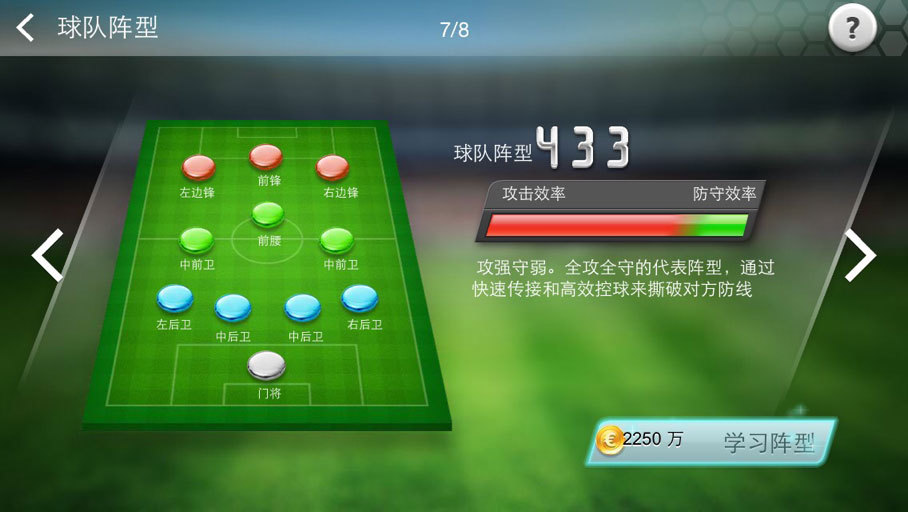Select the 门将 white position marker
Screen dimensions: 908x512
coord(266,366)
